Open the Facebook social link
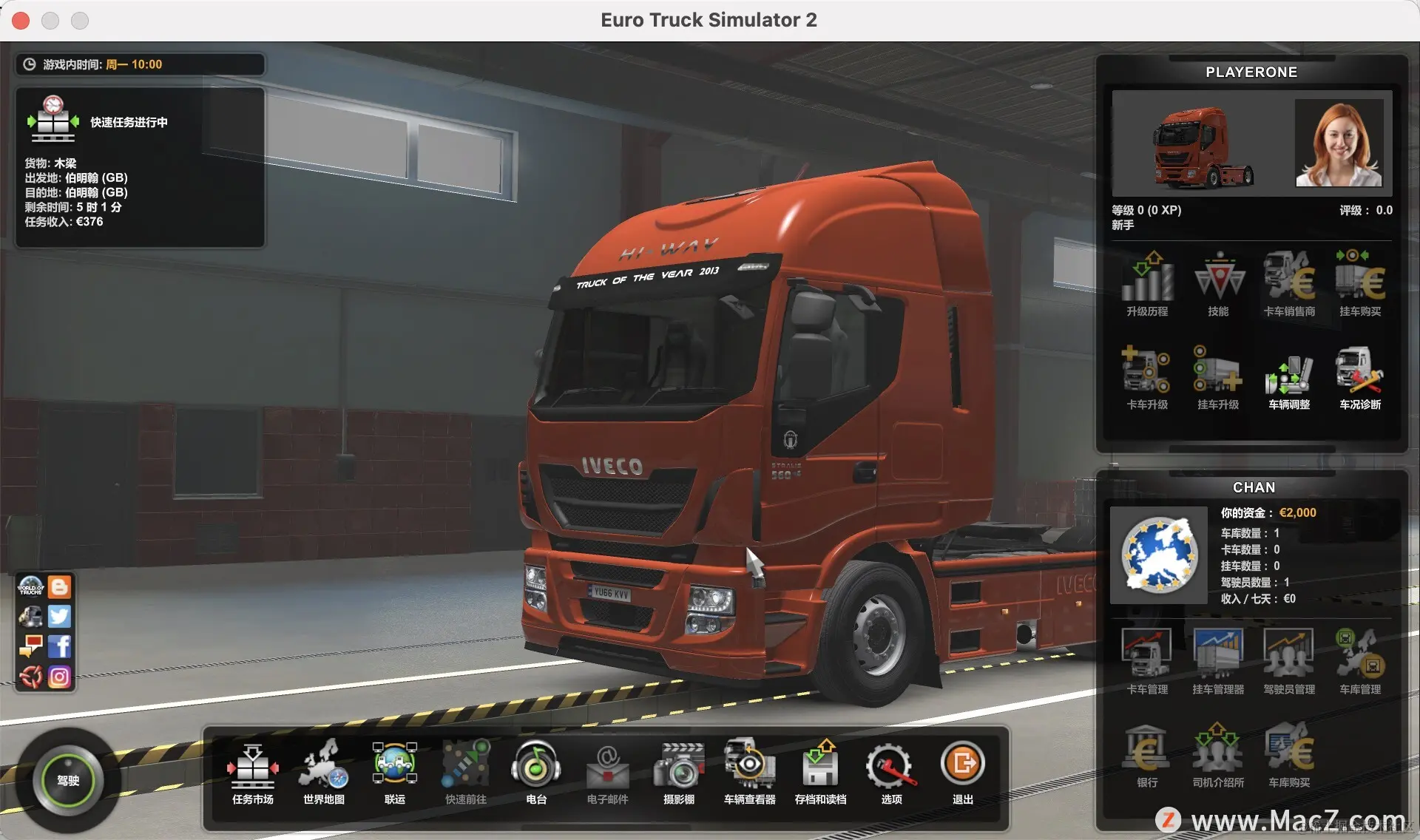The image size is (1420, 840). click(x=60, y=646)
